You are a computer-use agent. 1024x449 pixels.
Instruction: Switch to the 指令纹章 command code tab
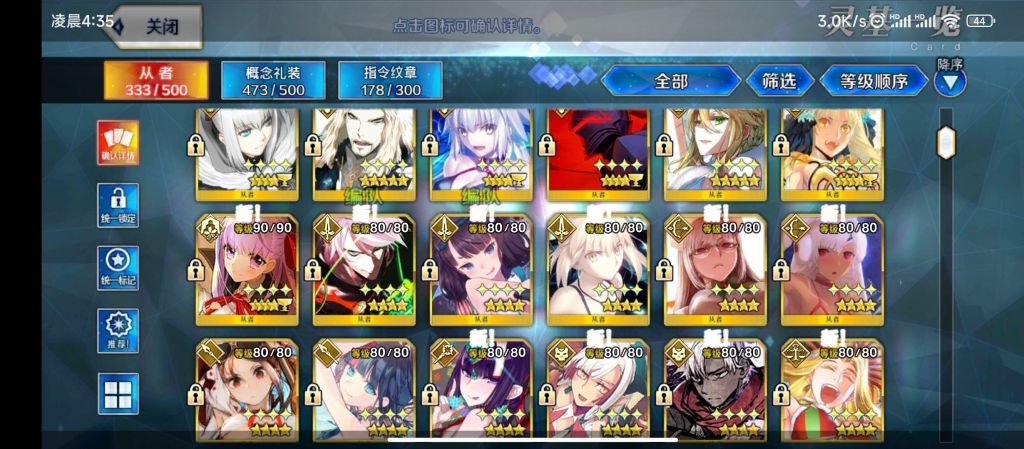click(x=390, y=81)
